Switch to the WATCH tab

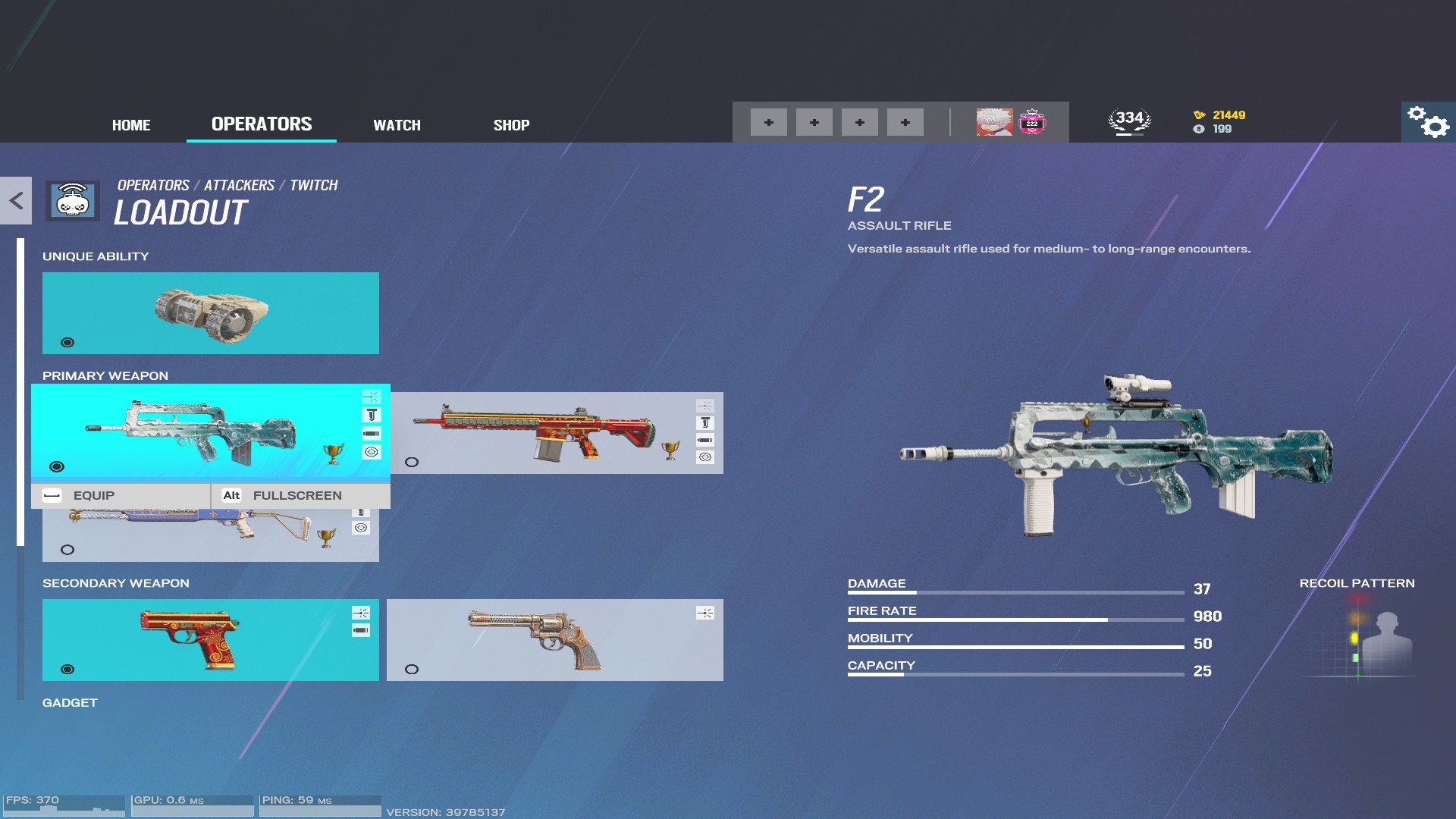click(x=397, y=125)
